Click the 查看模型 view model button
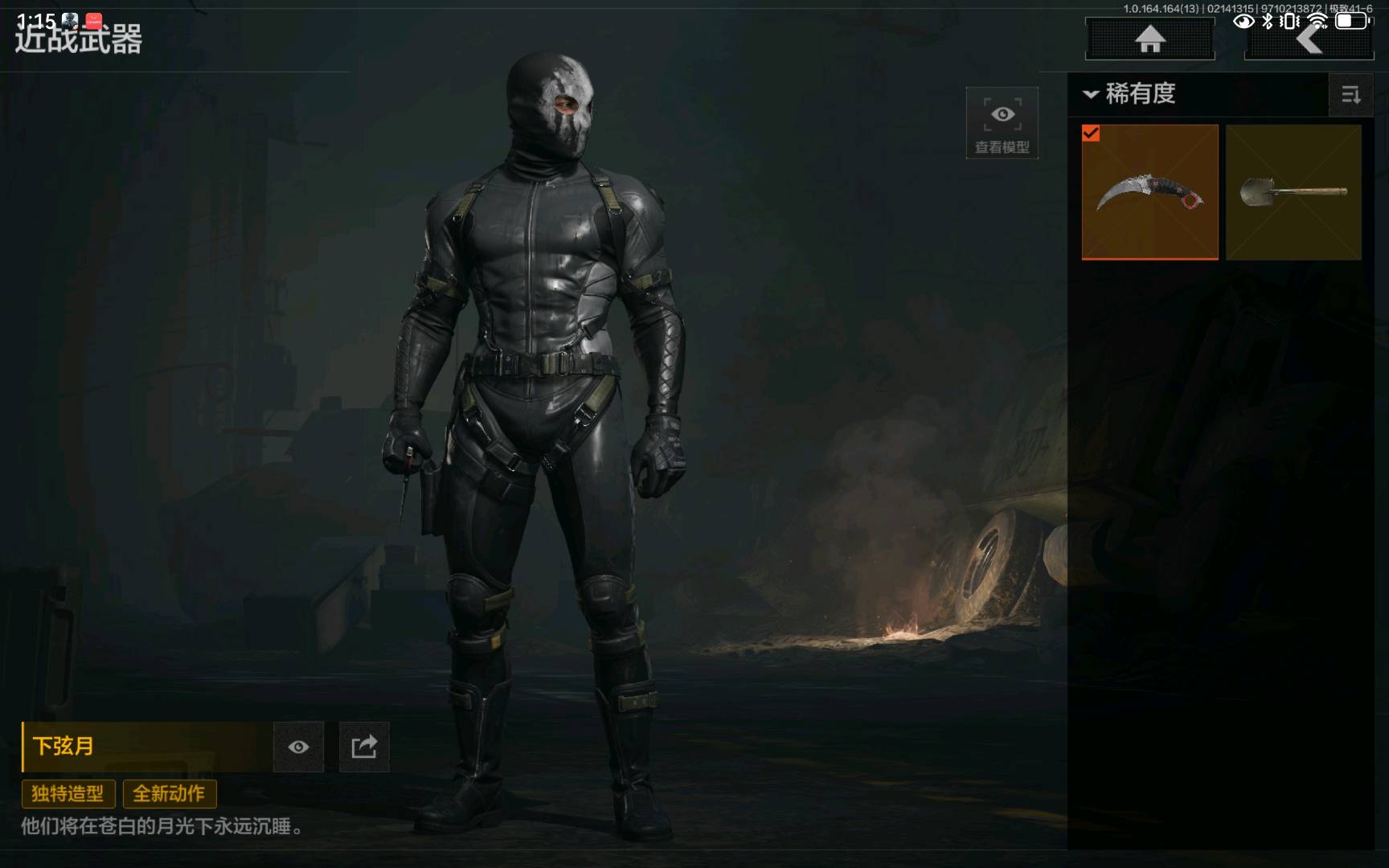 [1002, 123]
